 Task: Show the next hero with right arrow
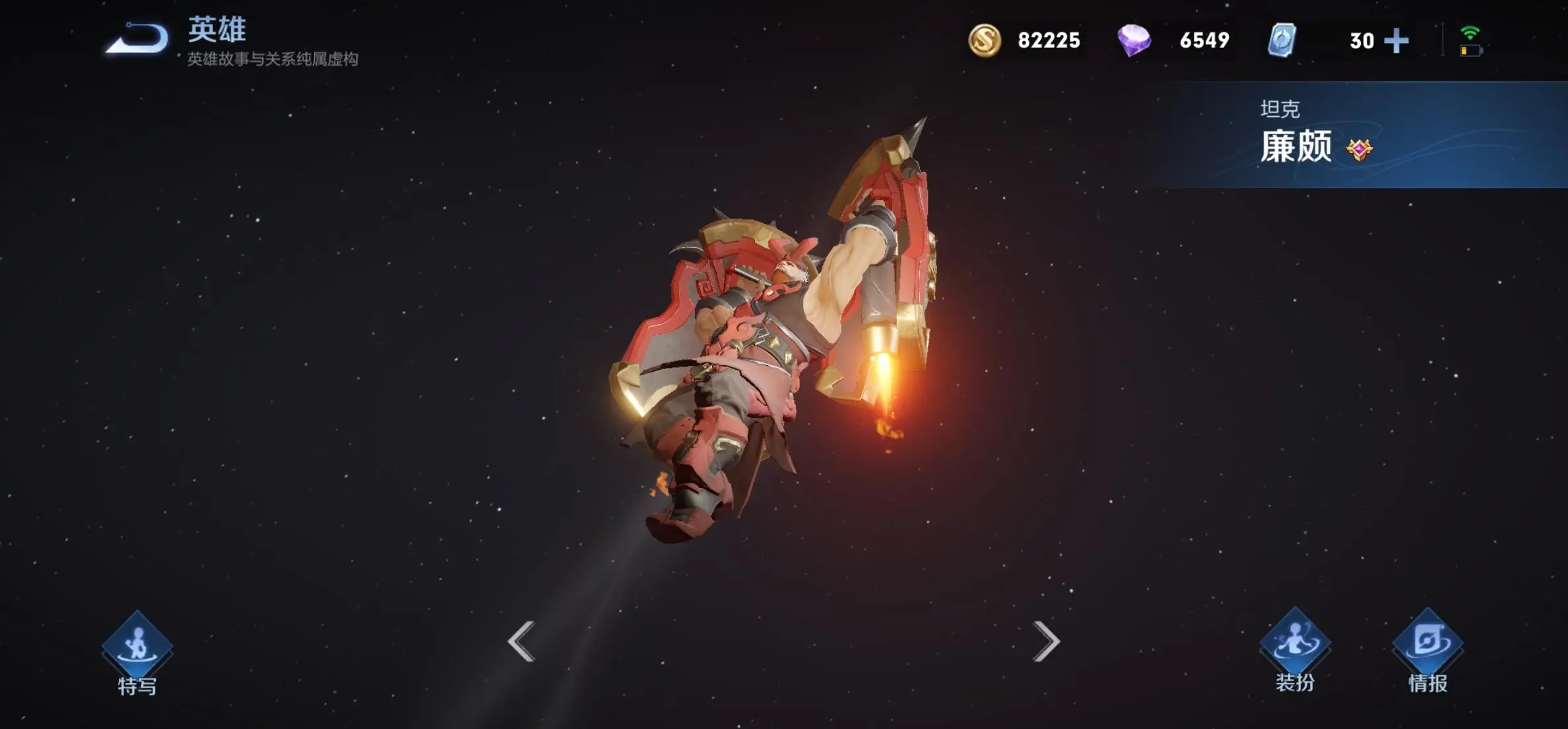1046,641
